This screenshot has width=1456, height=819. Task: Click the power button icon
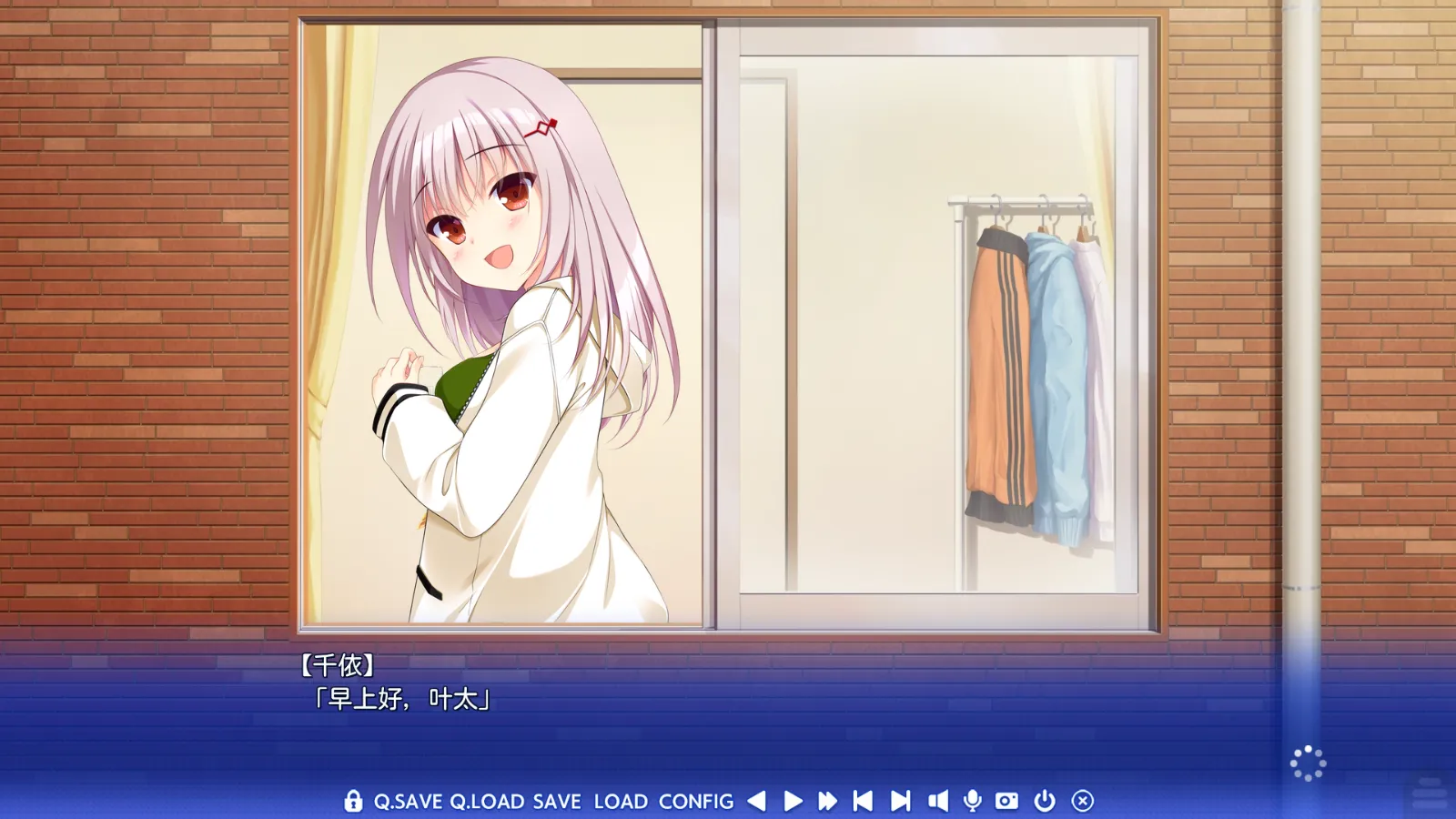point(1045,801)
